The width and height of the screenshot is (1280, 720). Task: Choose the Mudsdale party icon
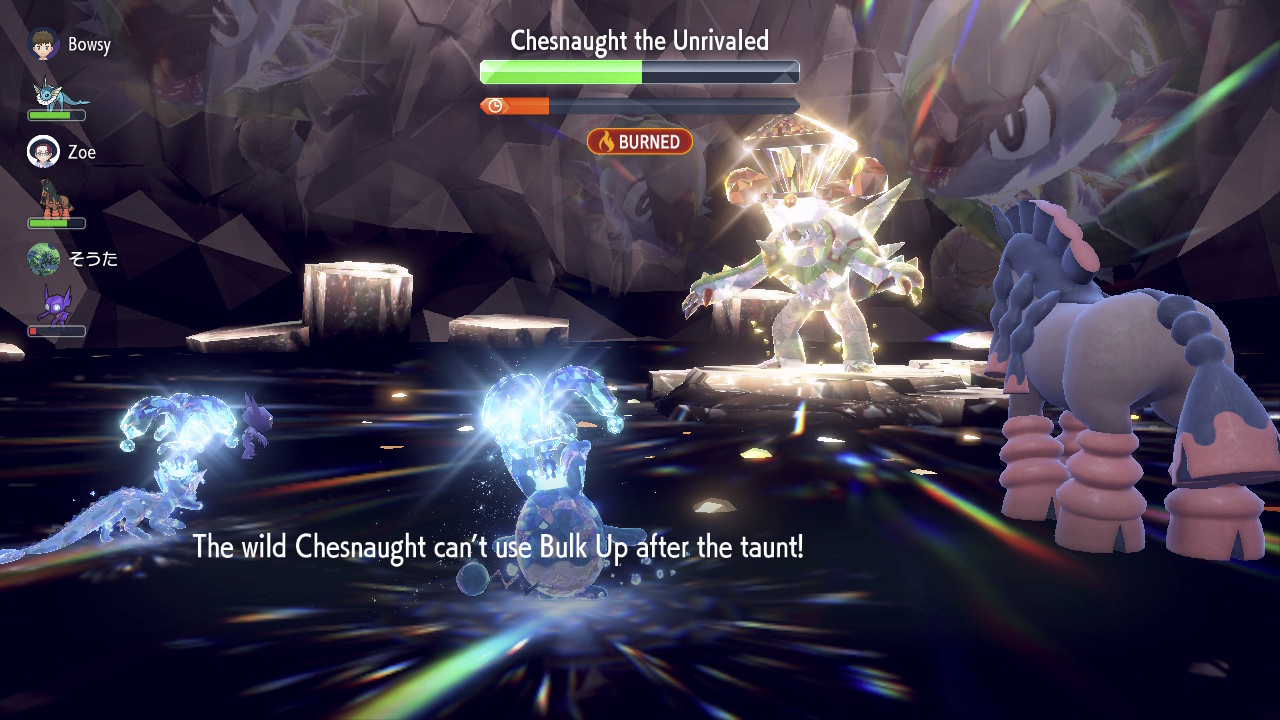(x=56, y=199)
